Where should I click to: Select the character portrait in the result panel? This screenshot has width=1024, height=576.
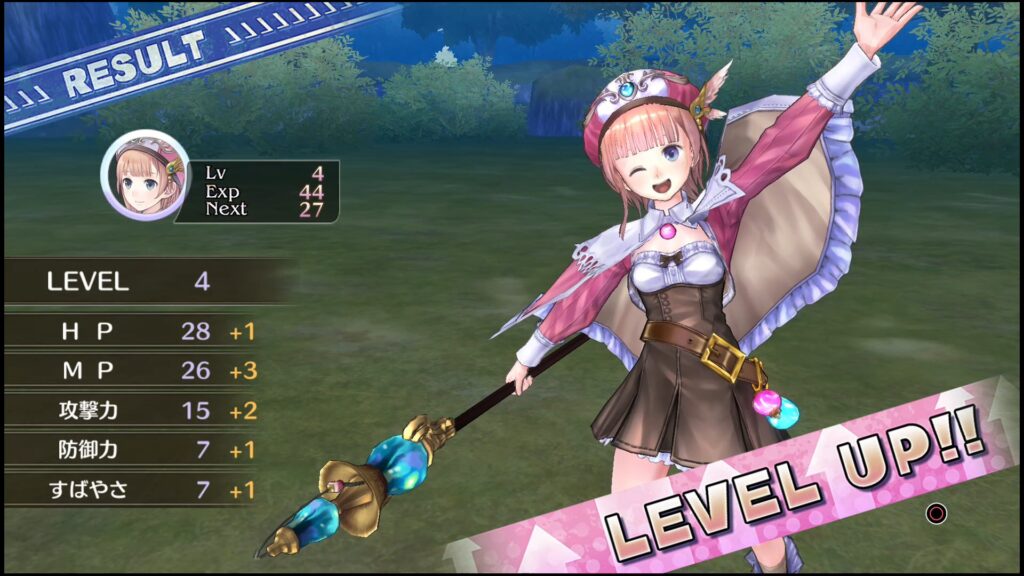(x=144, y=175)
